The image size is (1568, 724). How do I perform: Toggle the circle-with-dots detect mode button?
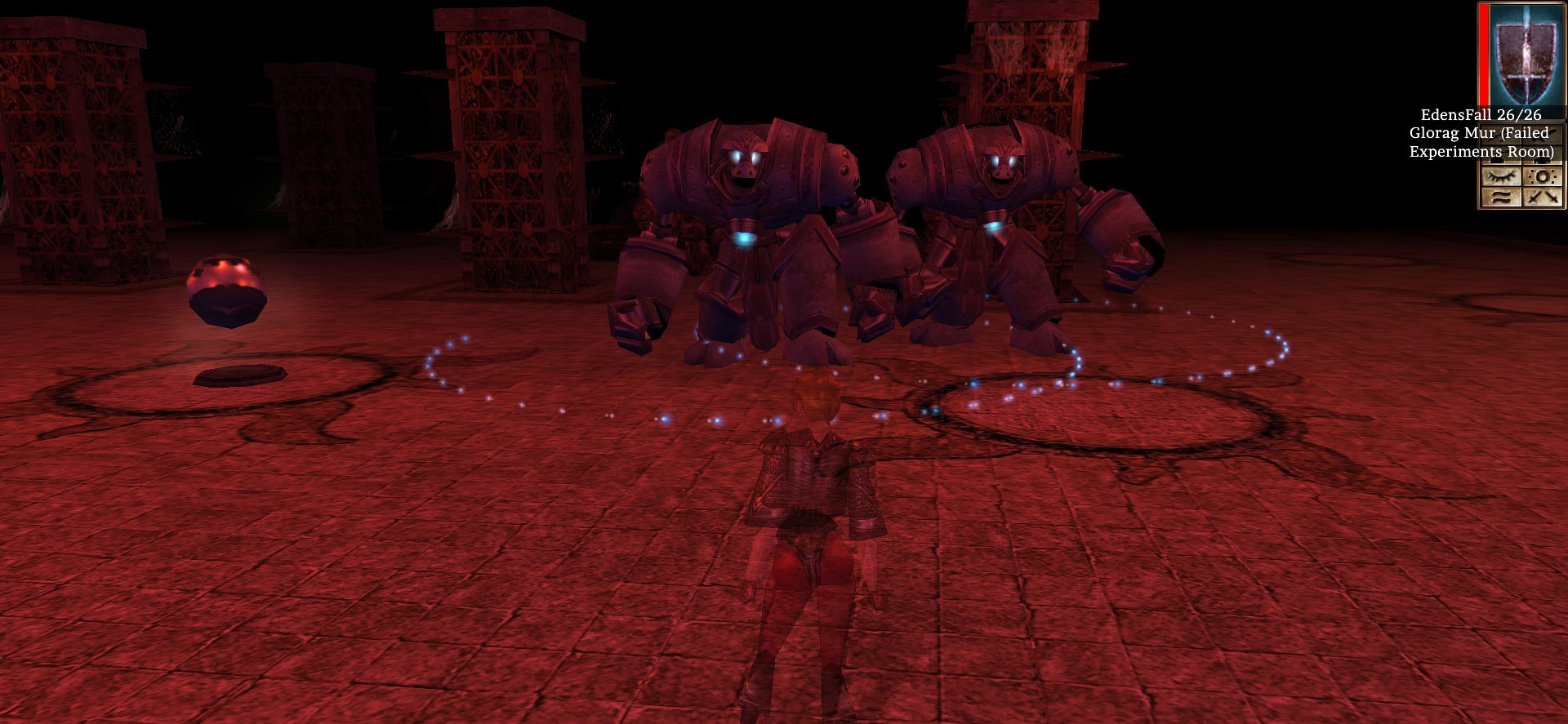coord(1543,176)
